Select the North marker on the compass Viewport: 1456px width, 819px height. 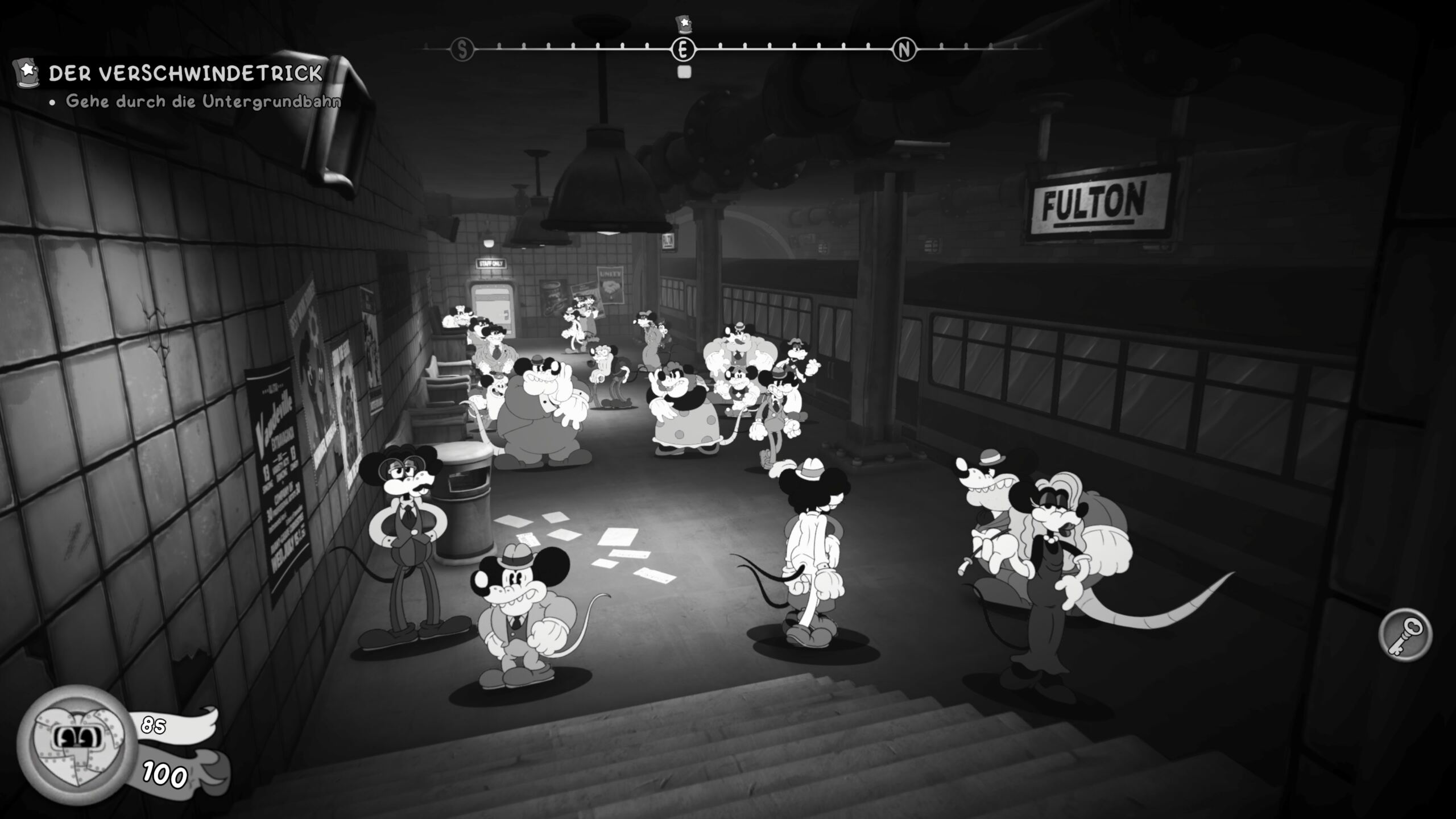pyautogui.click(x=904, y=50)
